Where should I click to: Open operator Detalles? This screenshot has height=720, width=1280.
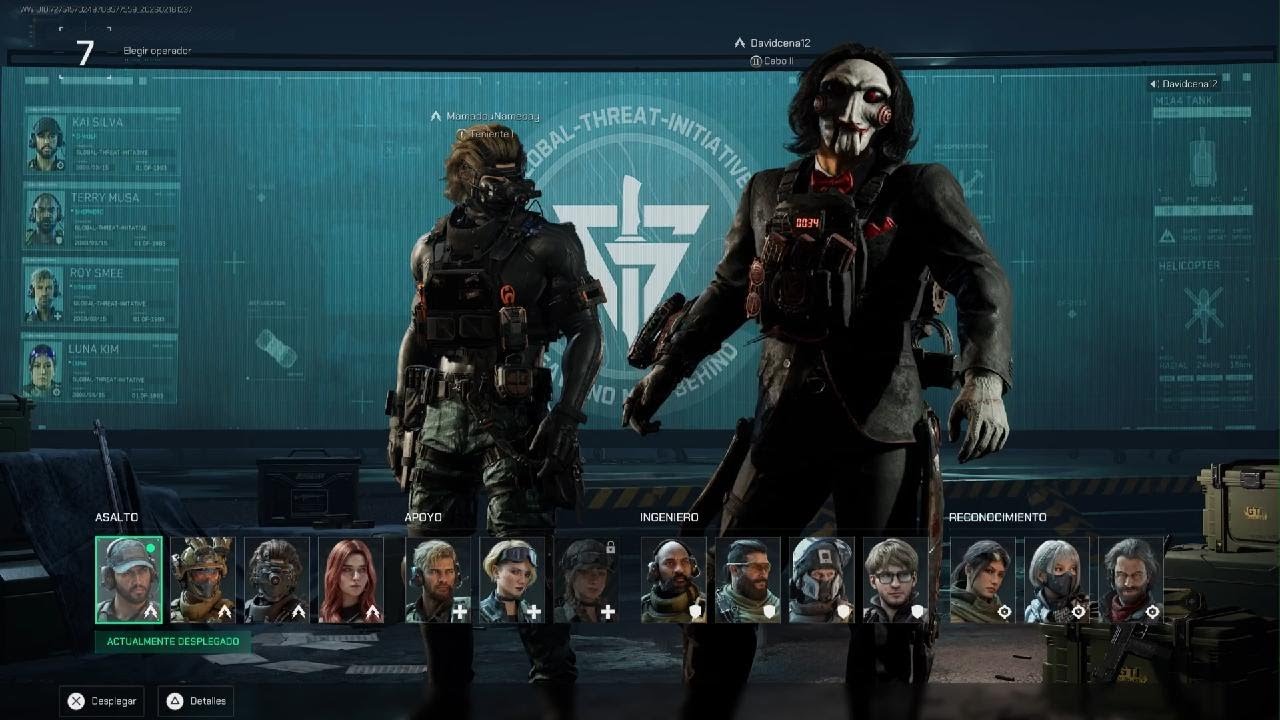[x=199, y=701]
